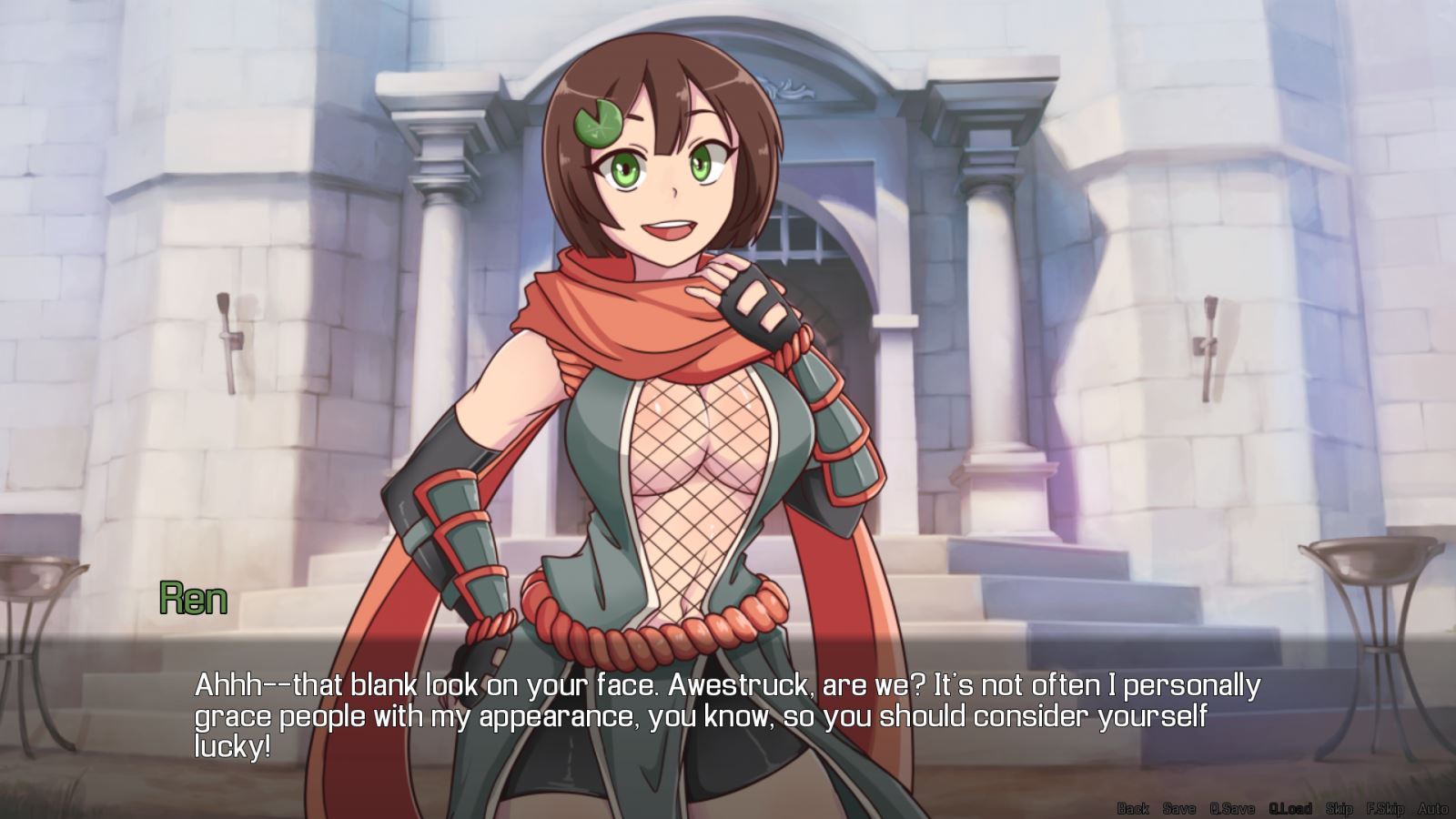Activate Skip to fast-forward dialogue
This screenshot has height=819, width=1456.
coord(1339,808)
